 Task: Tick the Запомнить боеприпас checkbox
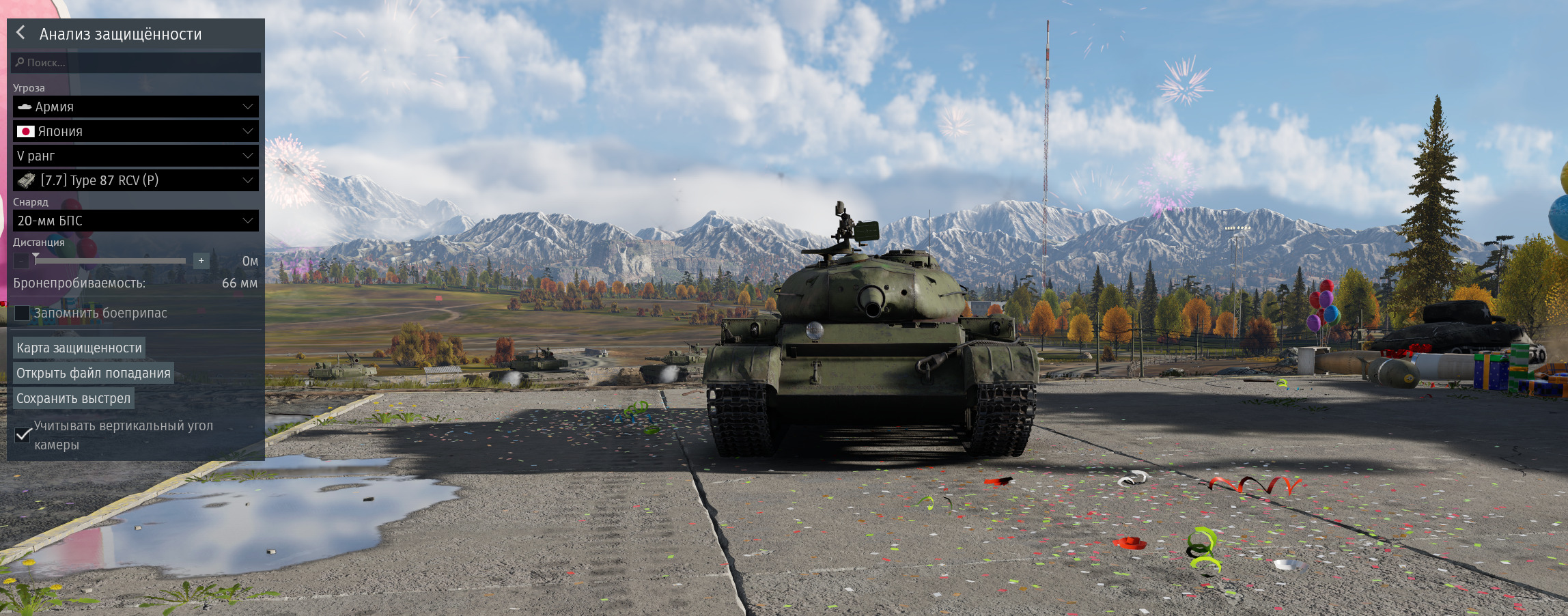click(x=23, y=313)
